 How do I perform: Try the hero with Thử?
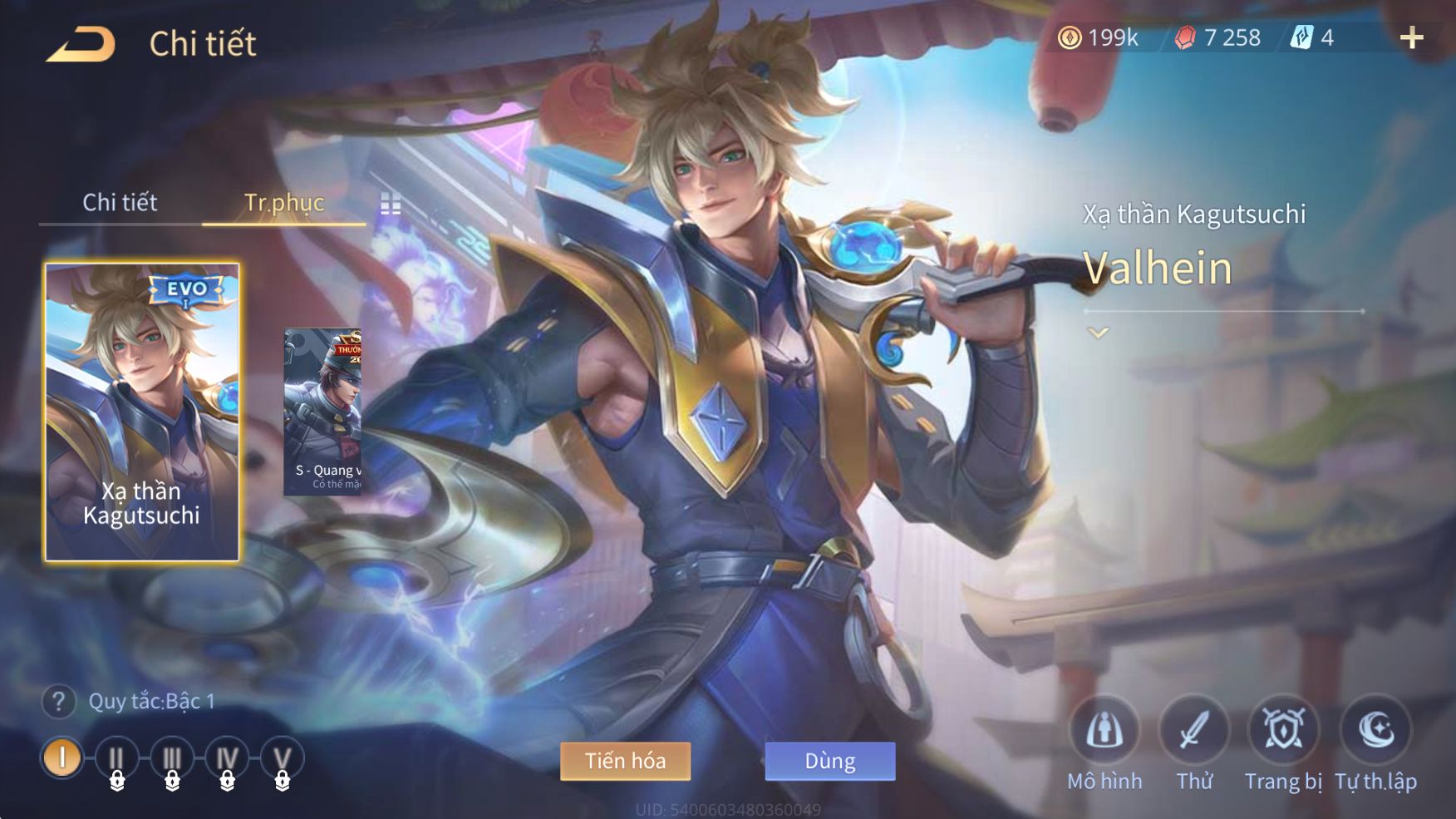click(1194, 731)
